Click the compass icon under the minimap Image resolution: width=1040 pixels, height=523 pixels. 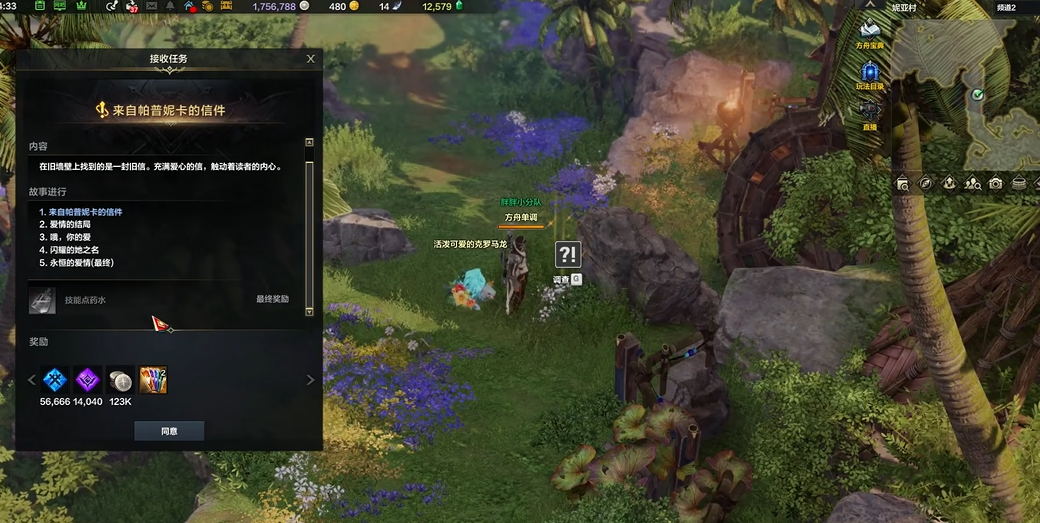926,183
